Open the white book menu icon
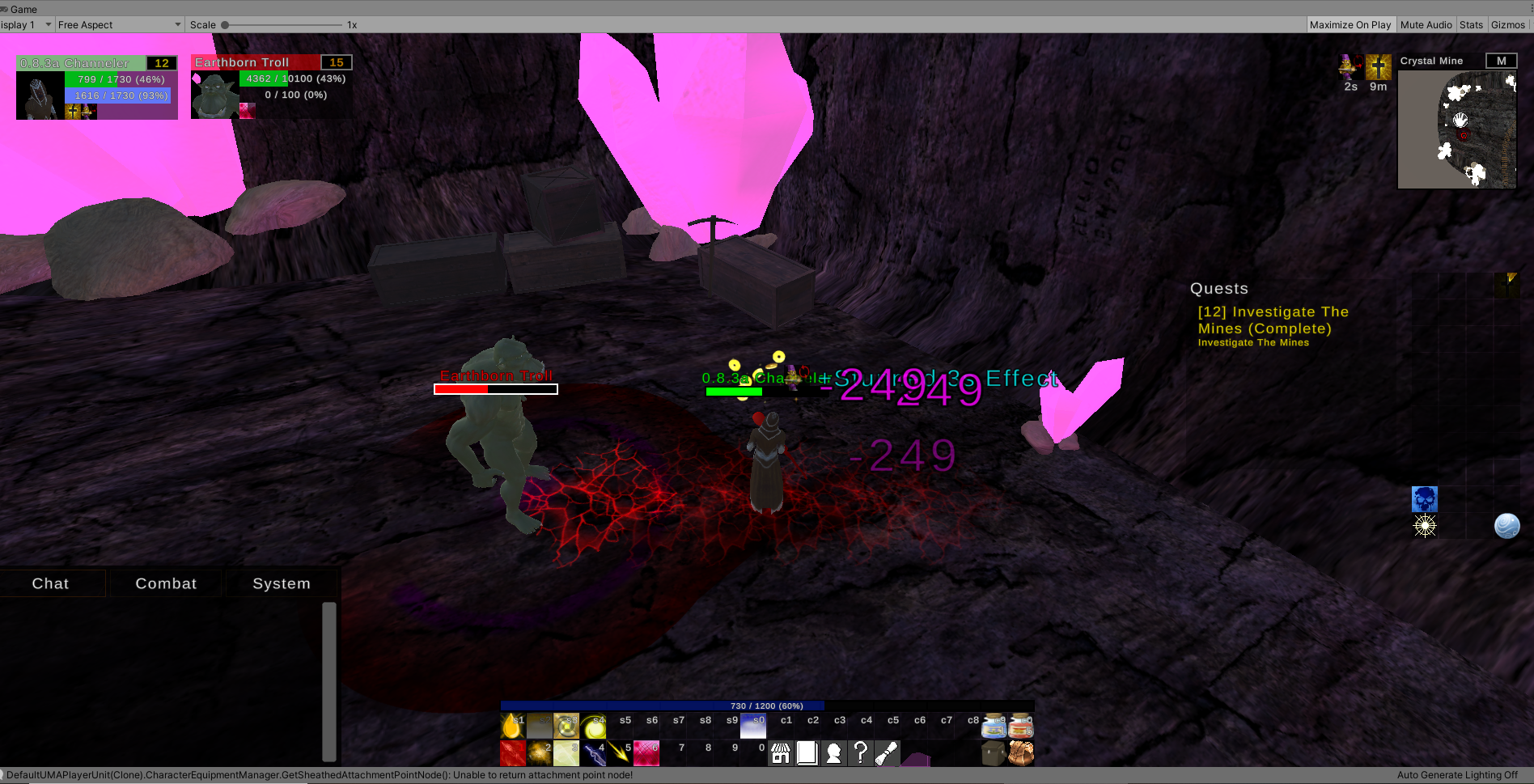 coord(807,753)
